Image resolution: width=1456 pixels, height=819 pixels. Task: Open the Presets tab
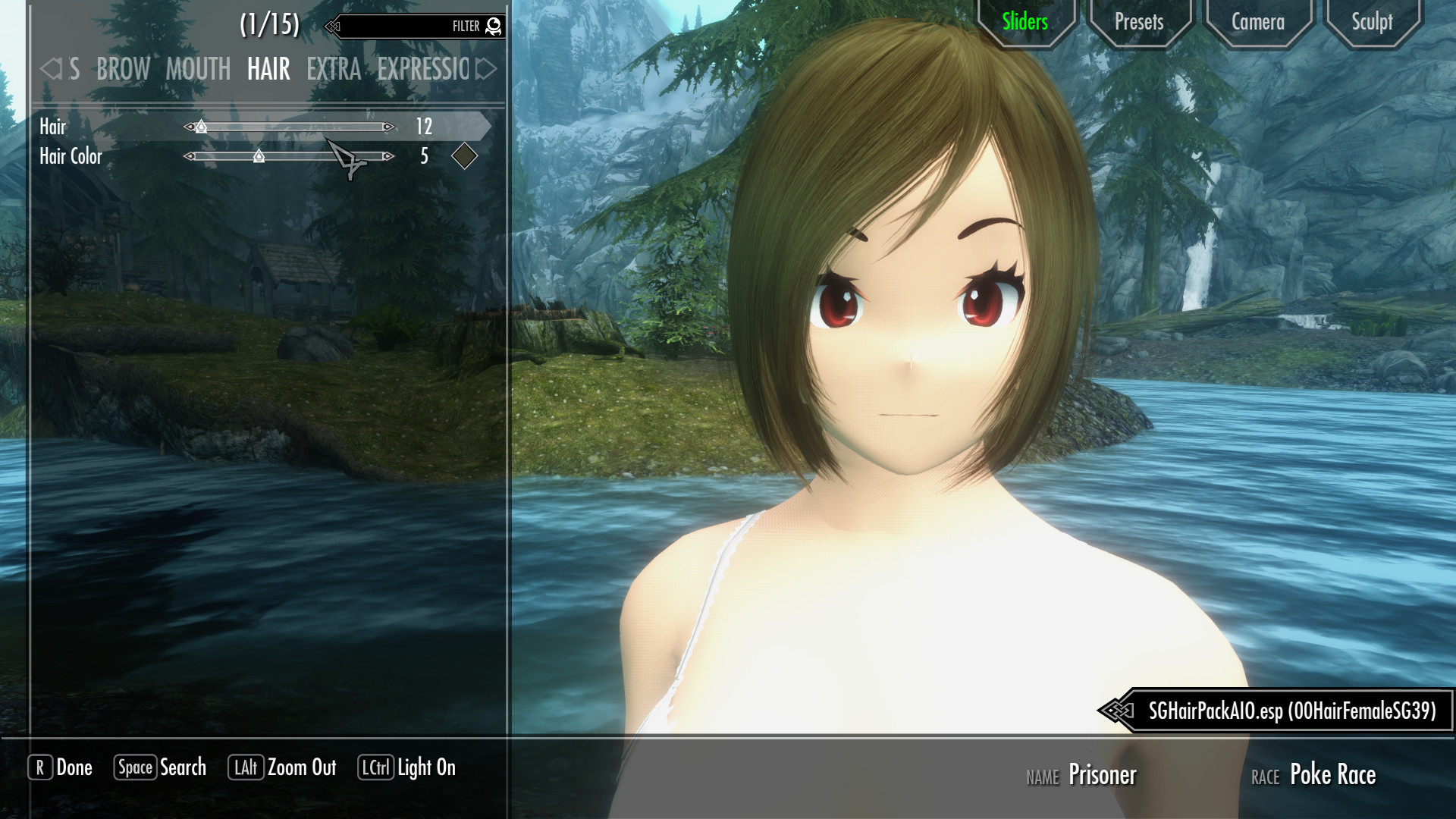click(1138, 22)
